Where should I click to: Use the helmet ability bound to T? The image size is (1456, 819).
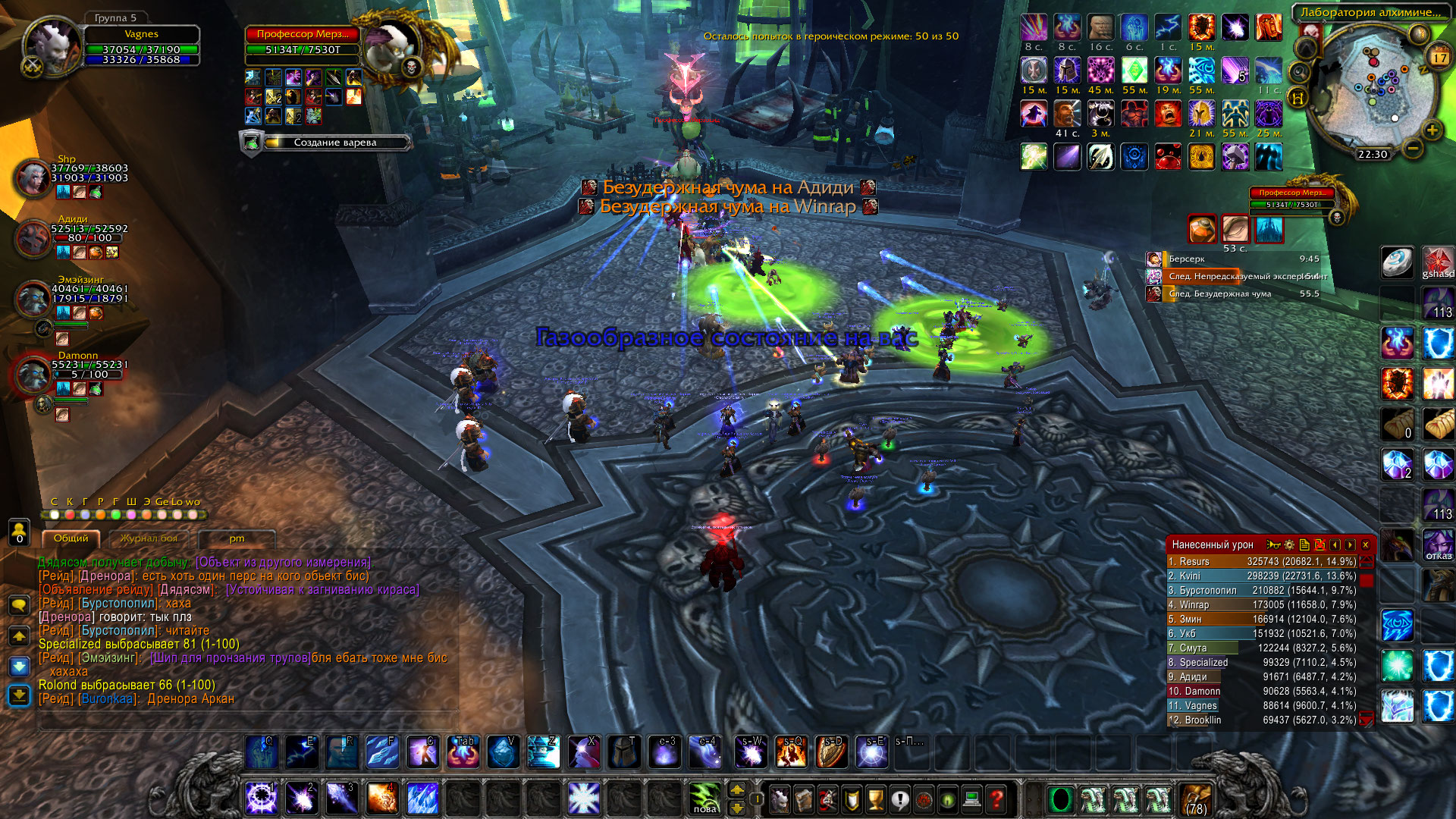click(x=624, y=752)
